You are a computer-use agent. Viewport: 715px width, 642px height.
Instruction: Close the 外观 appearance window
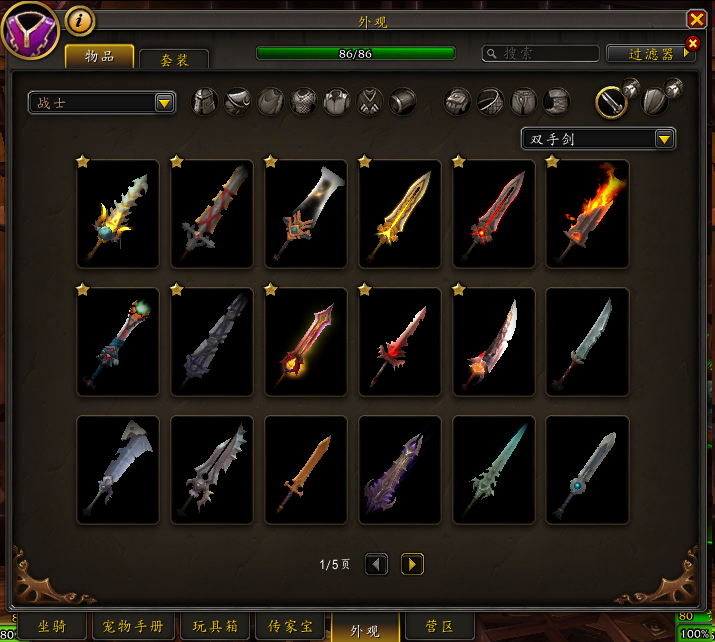point(696,20)
